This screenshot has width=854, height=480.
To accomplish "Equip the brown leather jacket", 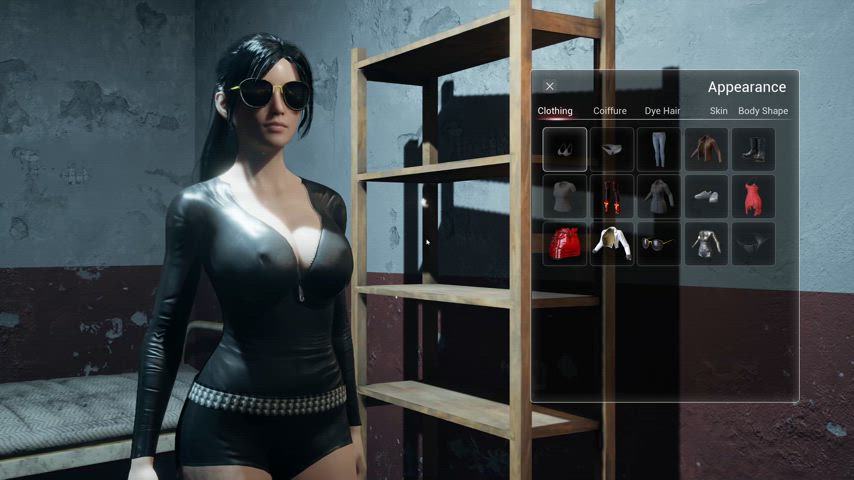I will [x=706, y=149].
